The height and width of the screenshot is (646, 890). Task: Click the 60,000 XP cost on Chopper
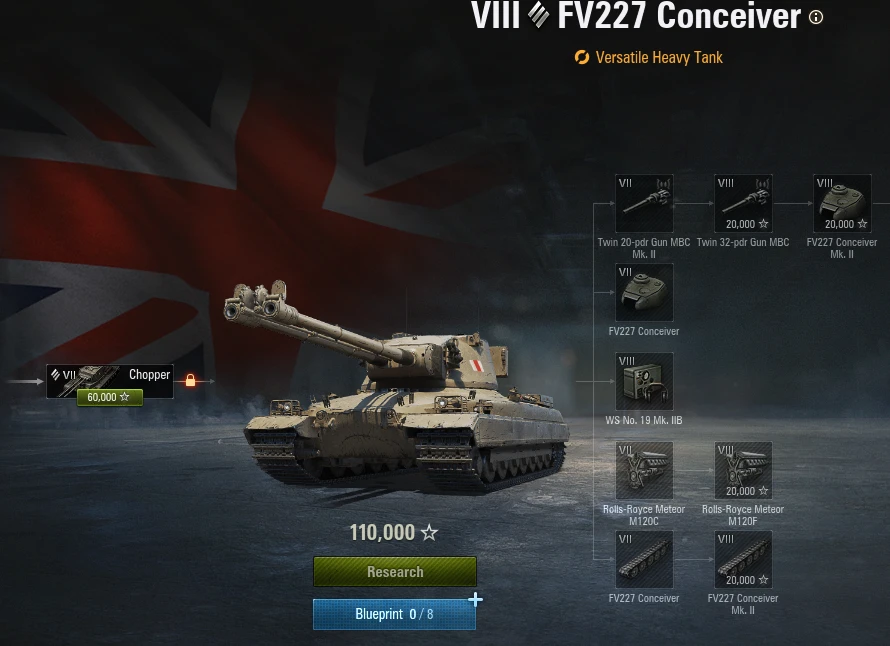click(x=110, y=397)
